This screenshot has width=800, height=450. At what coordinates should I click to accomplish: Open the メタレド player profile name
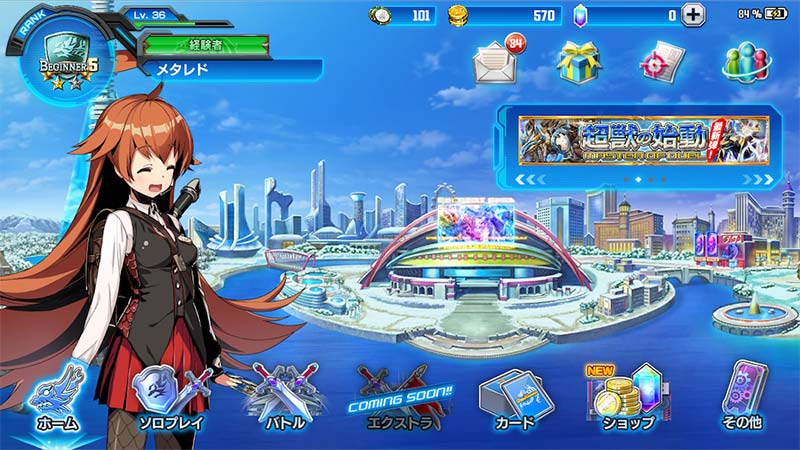coord(230,69)
